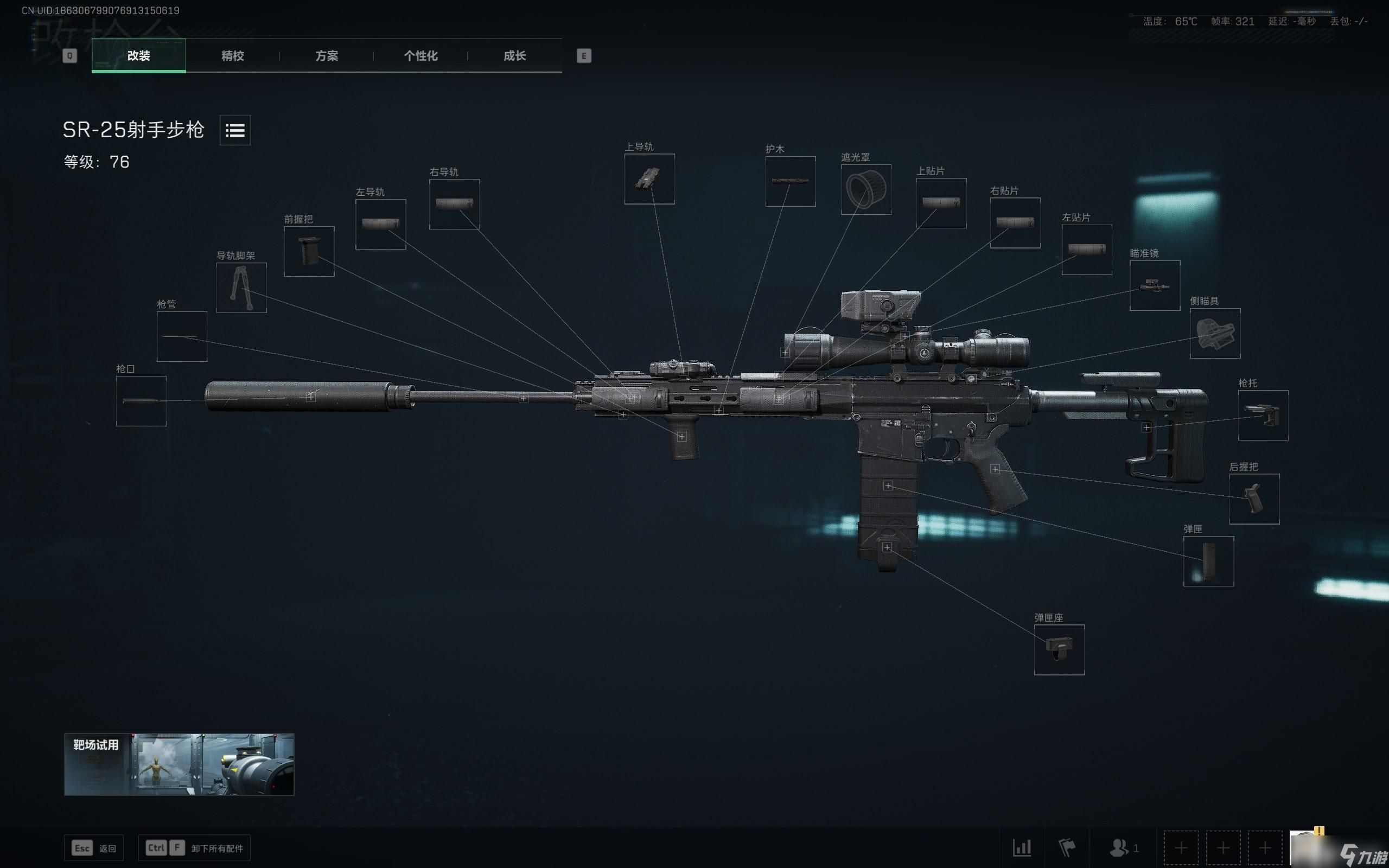This screenshot has width=1389, height=868.
Task: Open the 方案 tab
Action: tap(327, 56)
